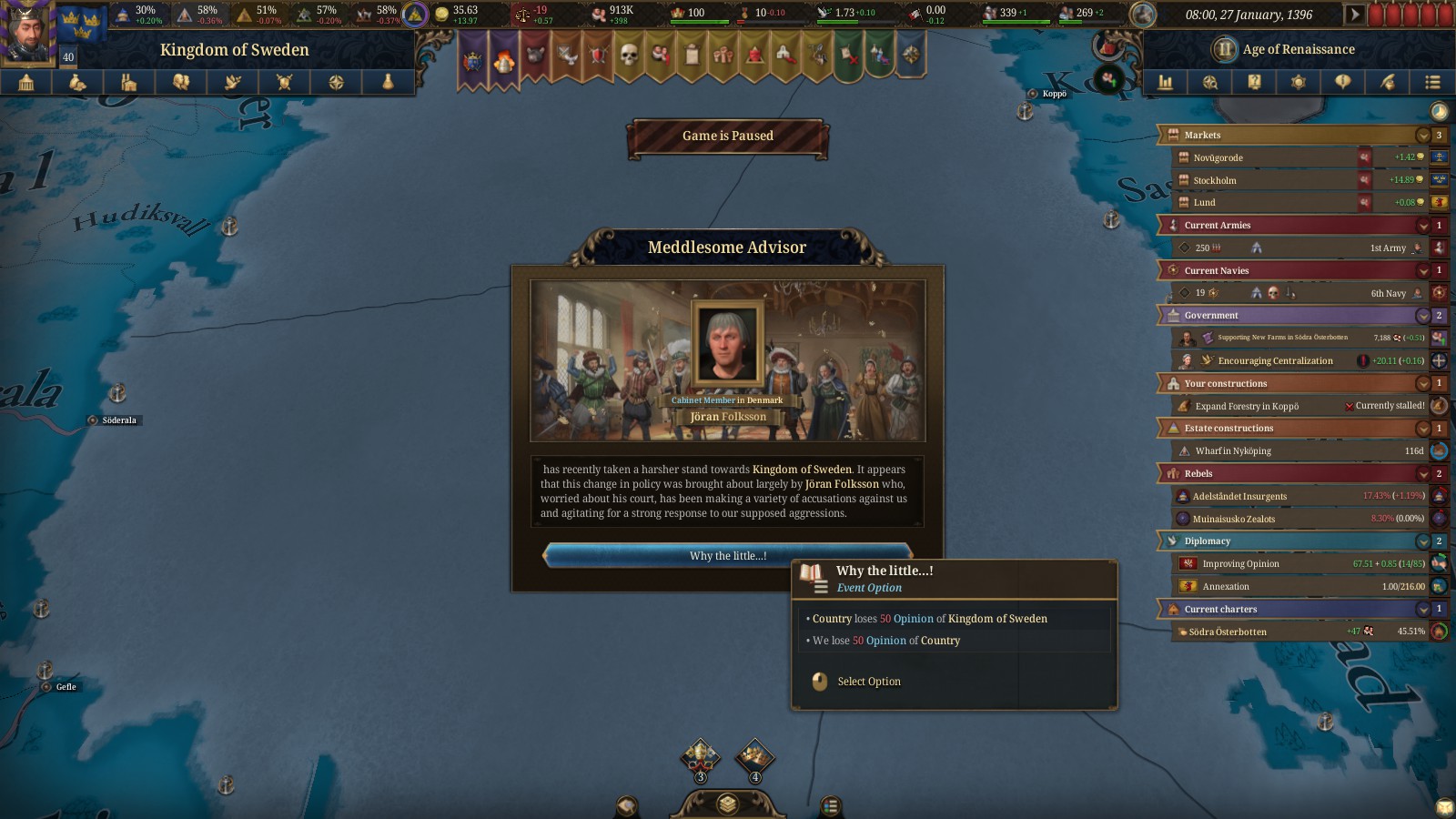Open the Diplomacy dove icon

click(233, 82)
